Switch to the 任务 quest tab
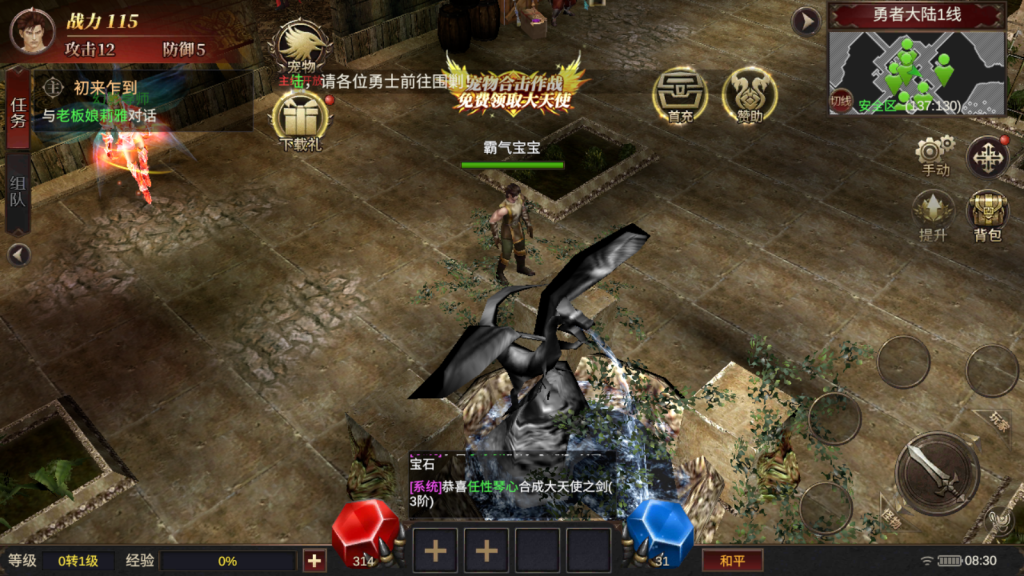The image size is (1024, 576). coord(18,110)
